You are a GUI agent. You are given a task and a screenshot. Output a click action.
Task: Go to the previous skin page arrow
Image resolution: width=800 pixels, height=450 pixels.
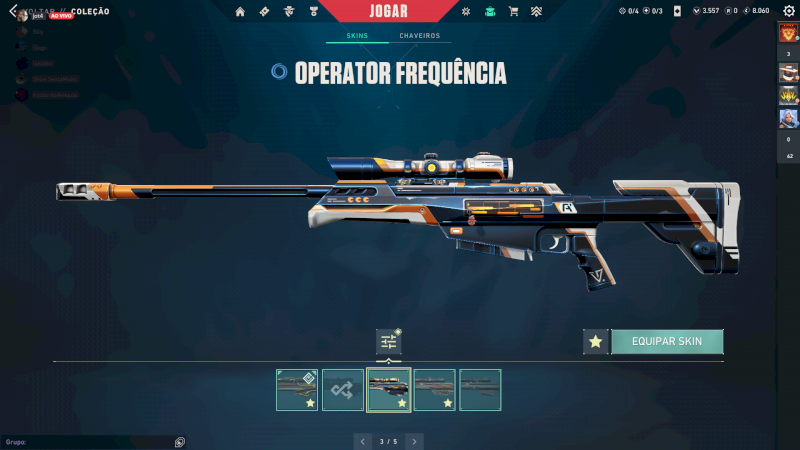(x=363, y=440)
